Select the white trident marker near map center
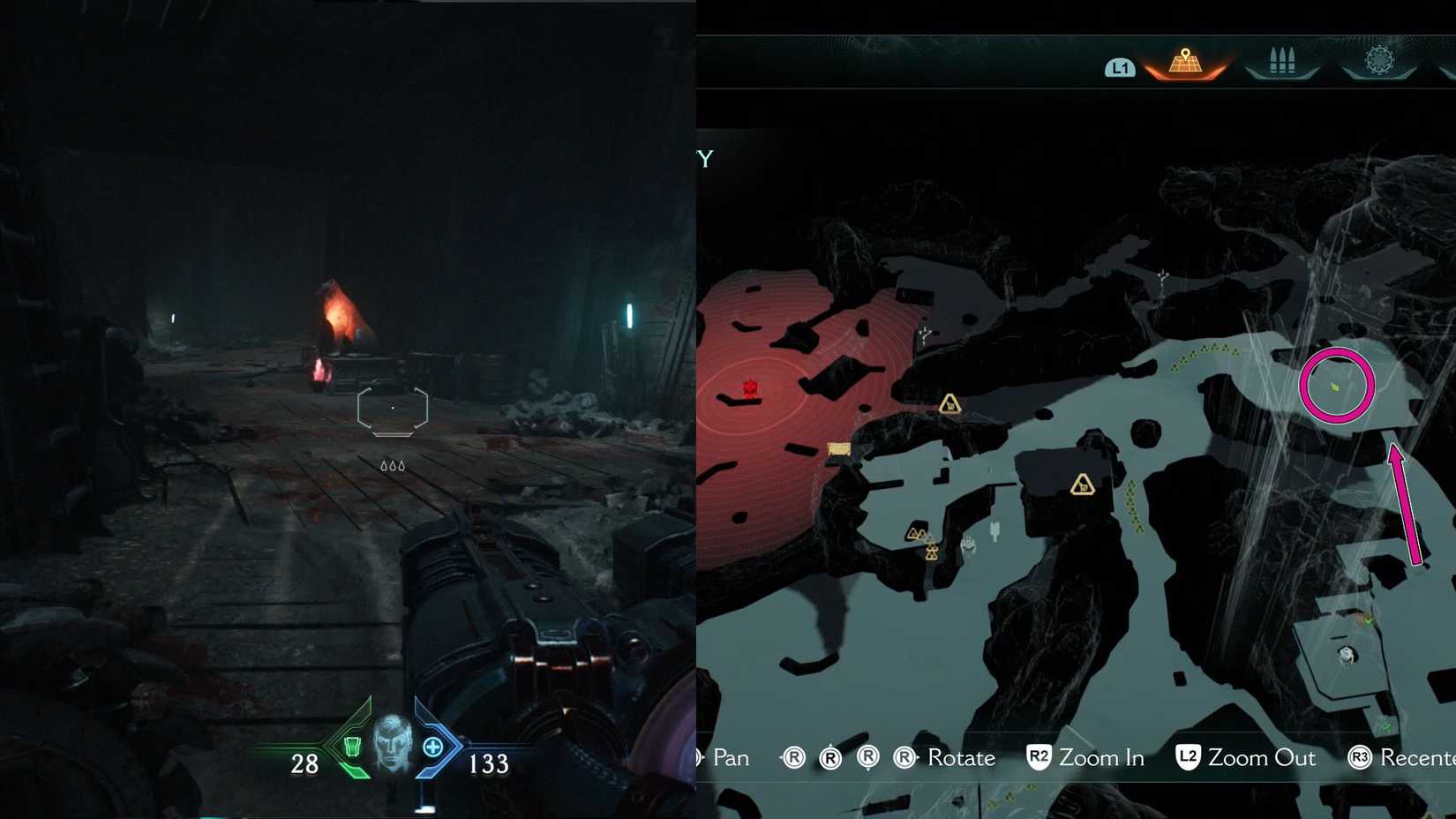 click(x=995, y=530)
